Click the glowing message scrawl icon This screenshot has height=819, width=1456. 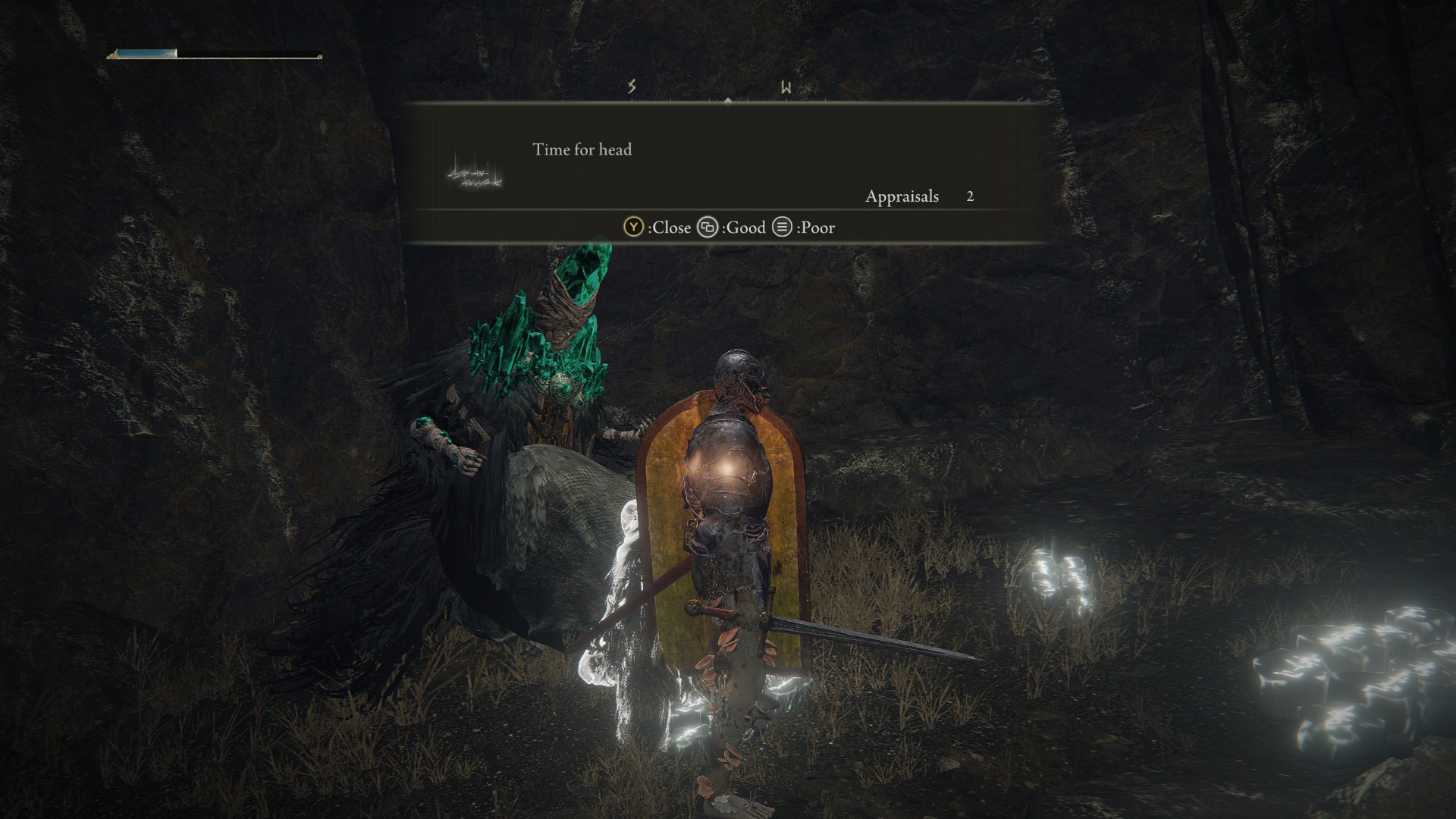(x=475, y=174)
